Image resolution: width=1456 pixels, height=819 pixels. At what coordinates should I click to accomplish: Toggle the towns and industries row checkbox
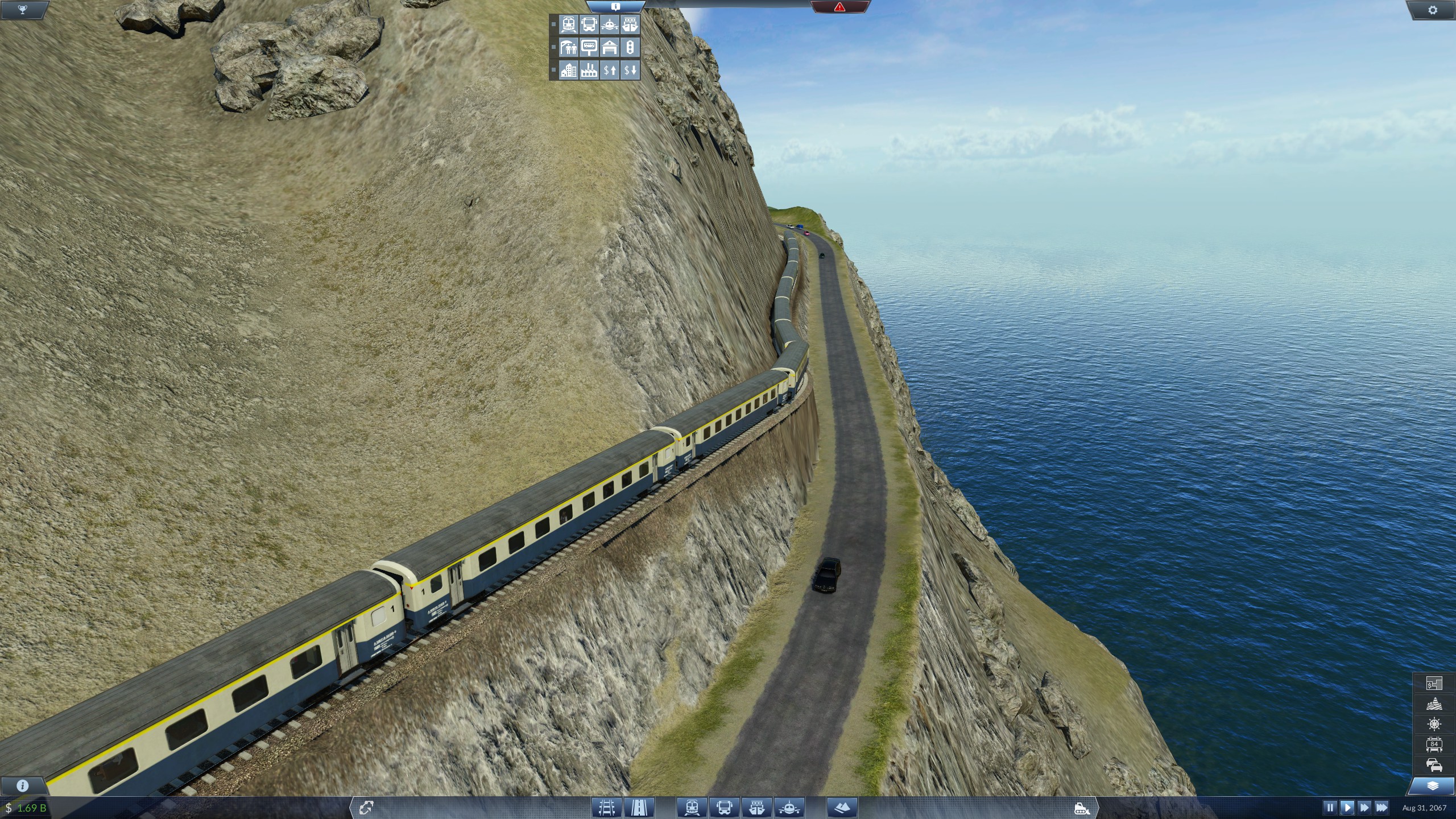pos(553,70)
